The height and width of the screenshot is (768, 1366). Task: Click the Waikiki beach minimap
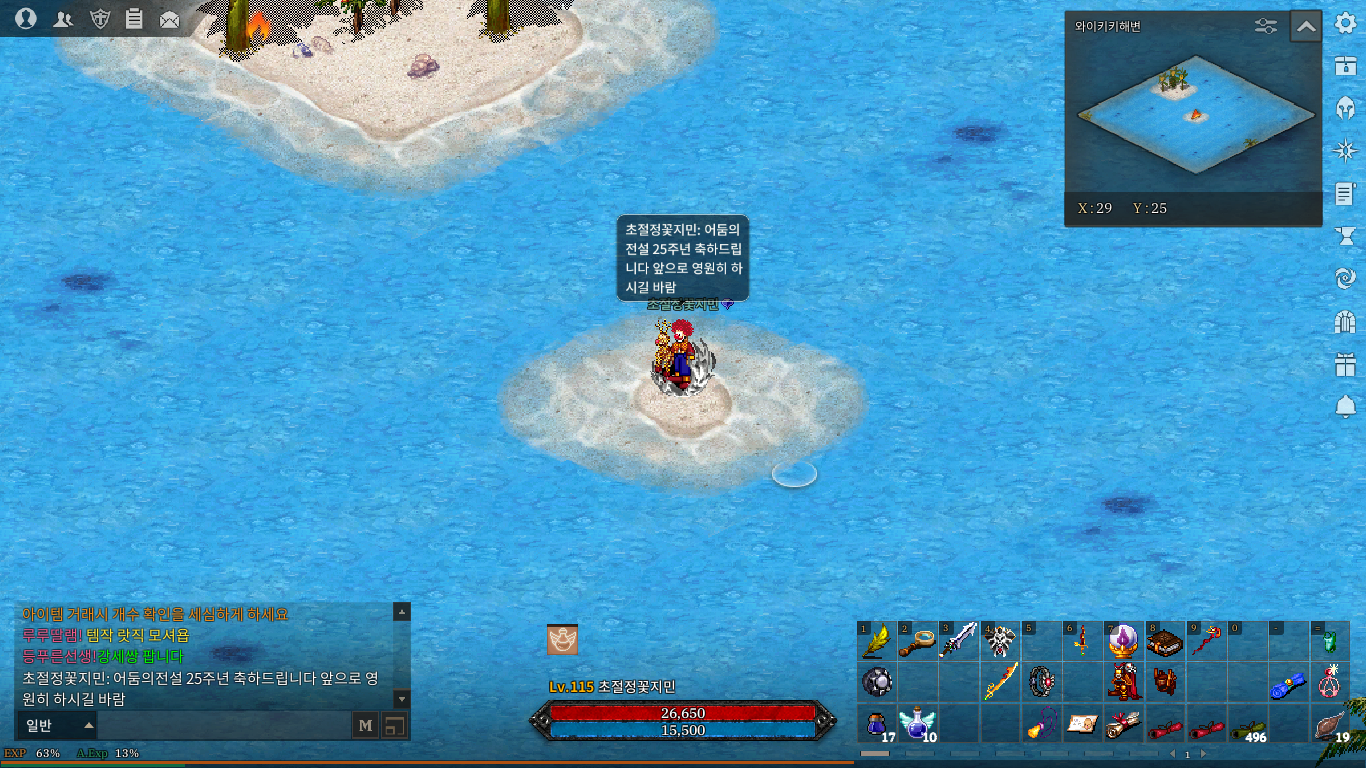pos(1194,110)
